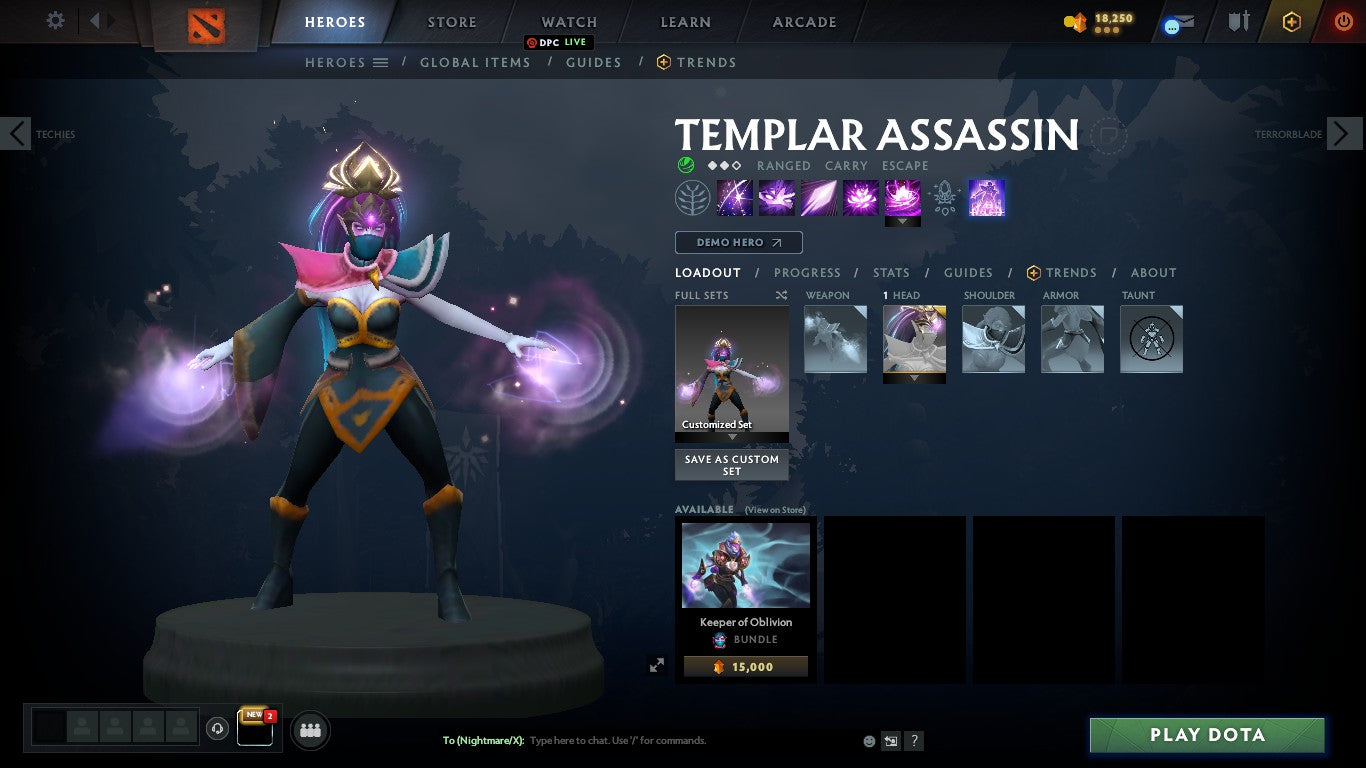Switch to the PROGRESS tab

pos(808,272)
